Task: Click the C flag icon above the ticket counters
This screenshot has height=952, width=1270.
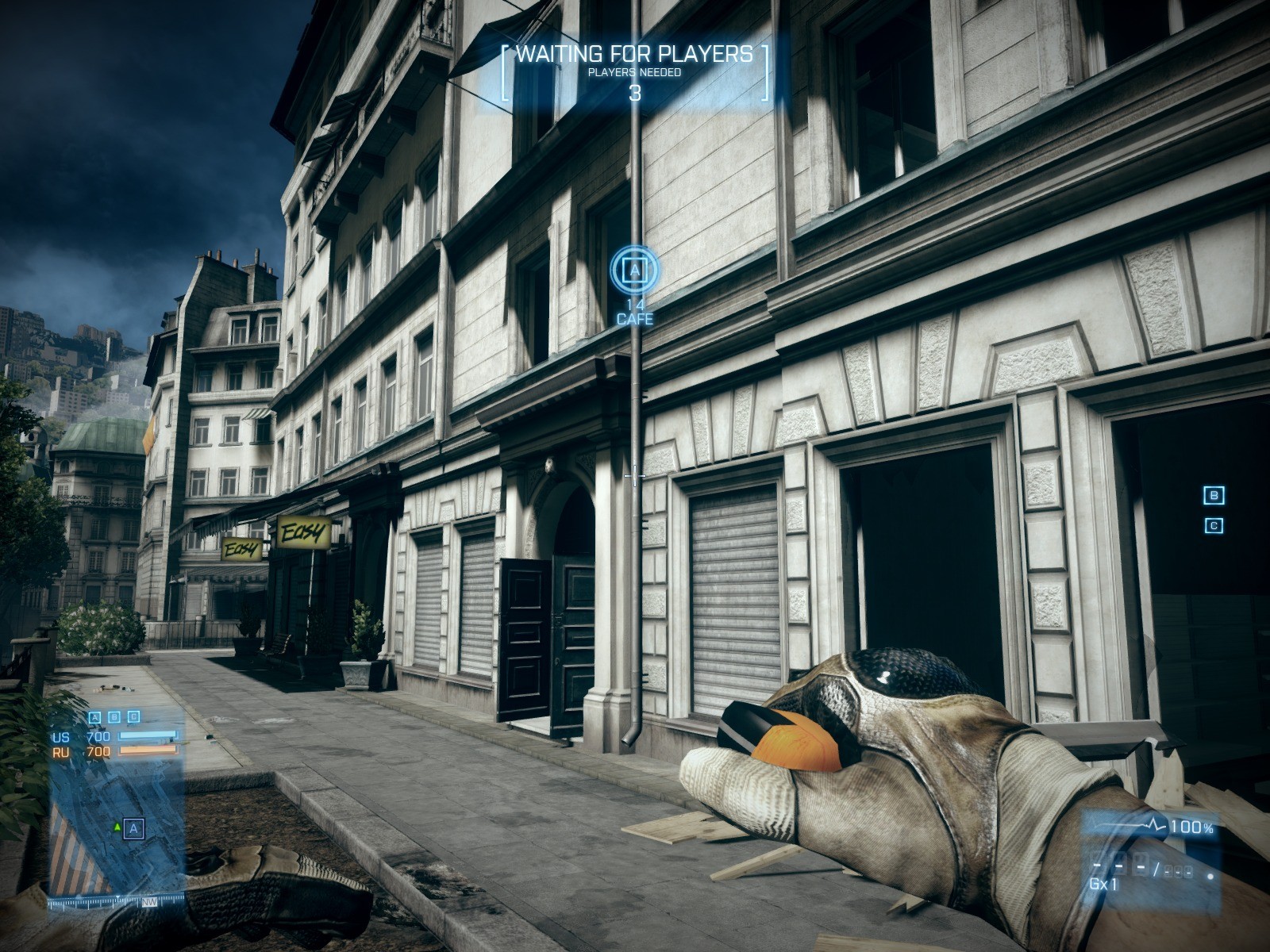Action: tap(133, 716)
